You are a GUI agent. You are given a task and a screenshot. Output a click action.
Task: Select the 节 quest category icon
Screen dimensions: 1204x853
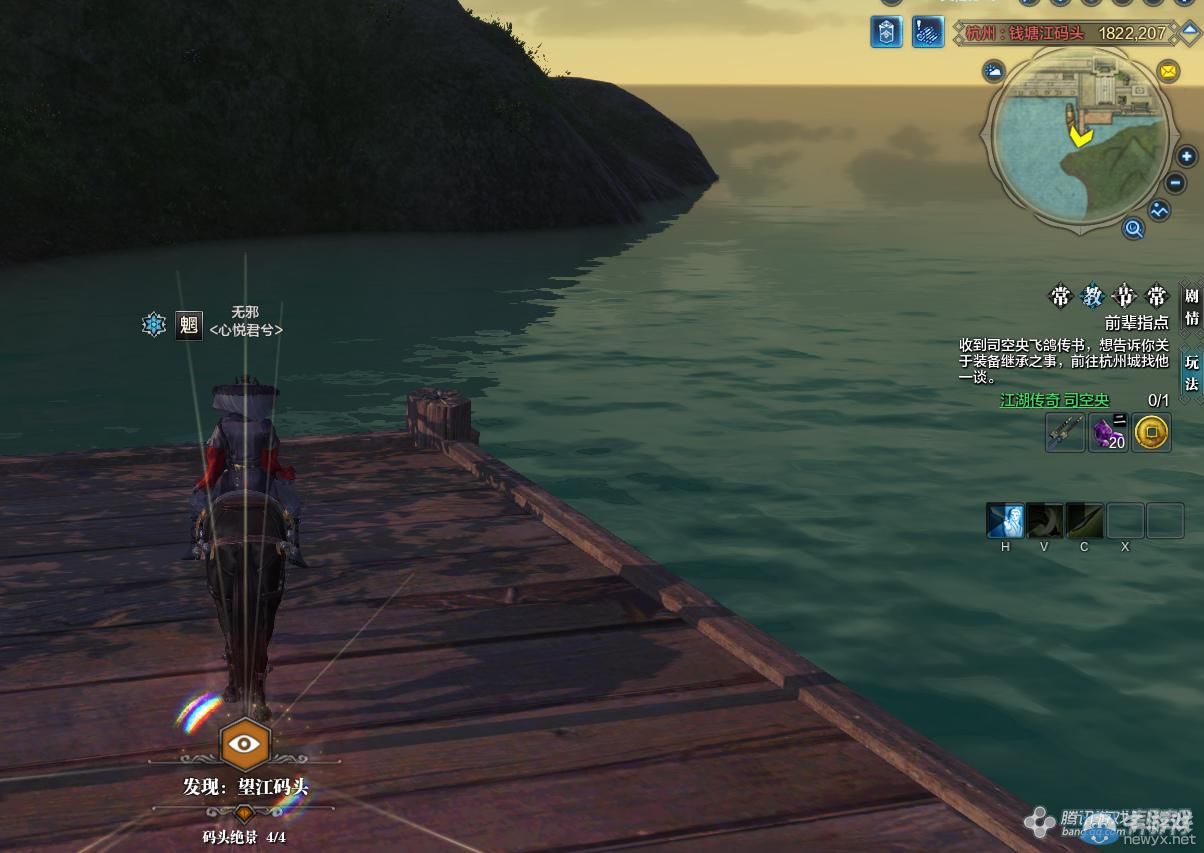coord(1125,297)
